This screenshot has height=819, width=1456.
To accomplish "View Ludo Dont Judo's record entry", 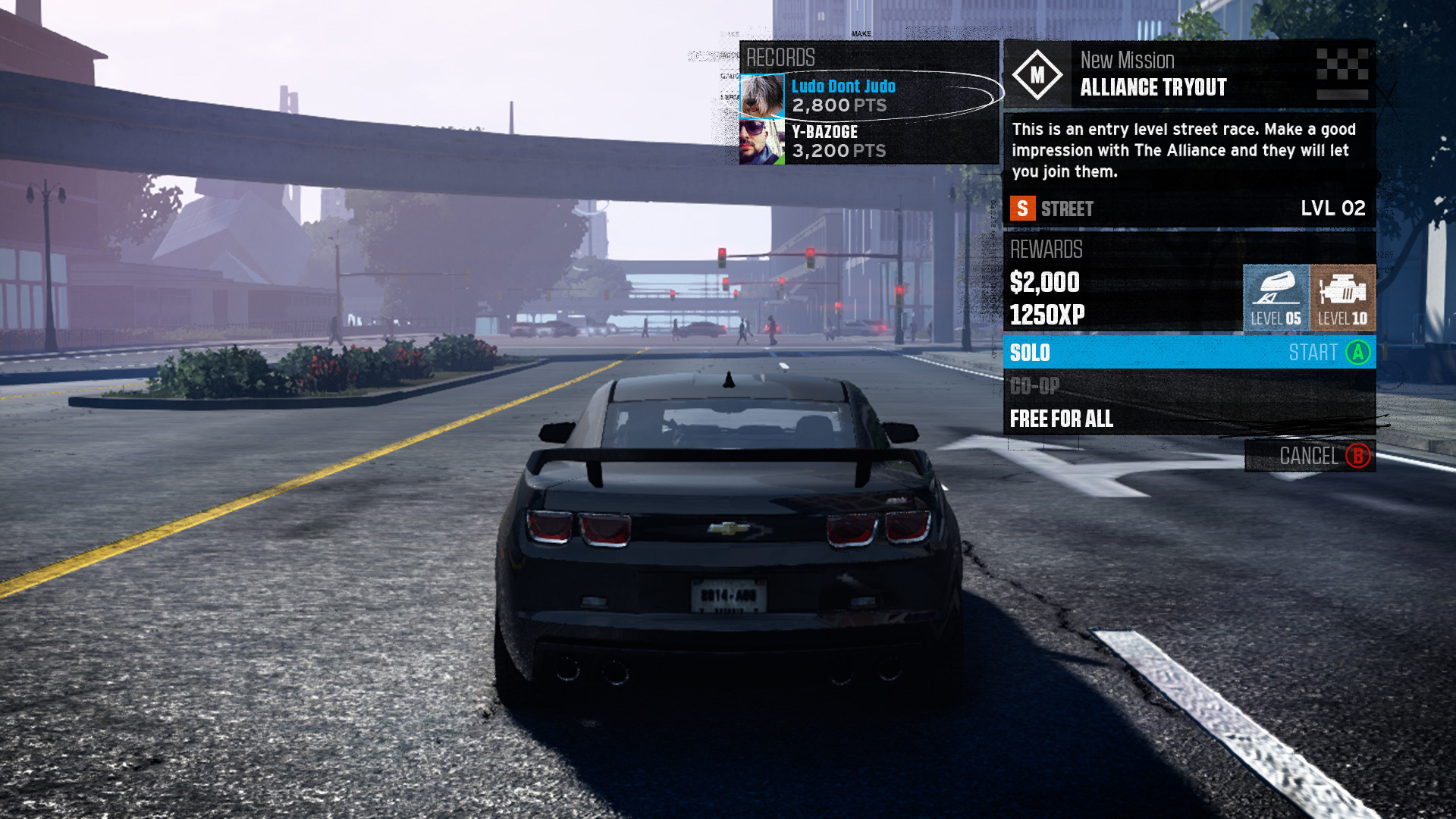I will 868,96.
